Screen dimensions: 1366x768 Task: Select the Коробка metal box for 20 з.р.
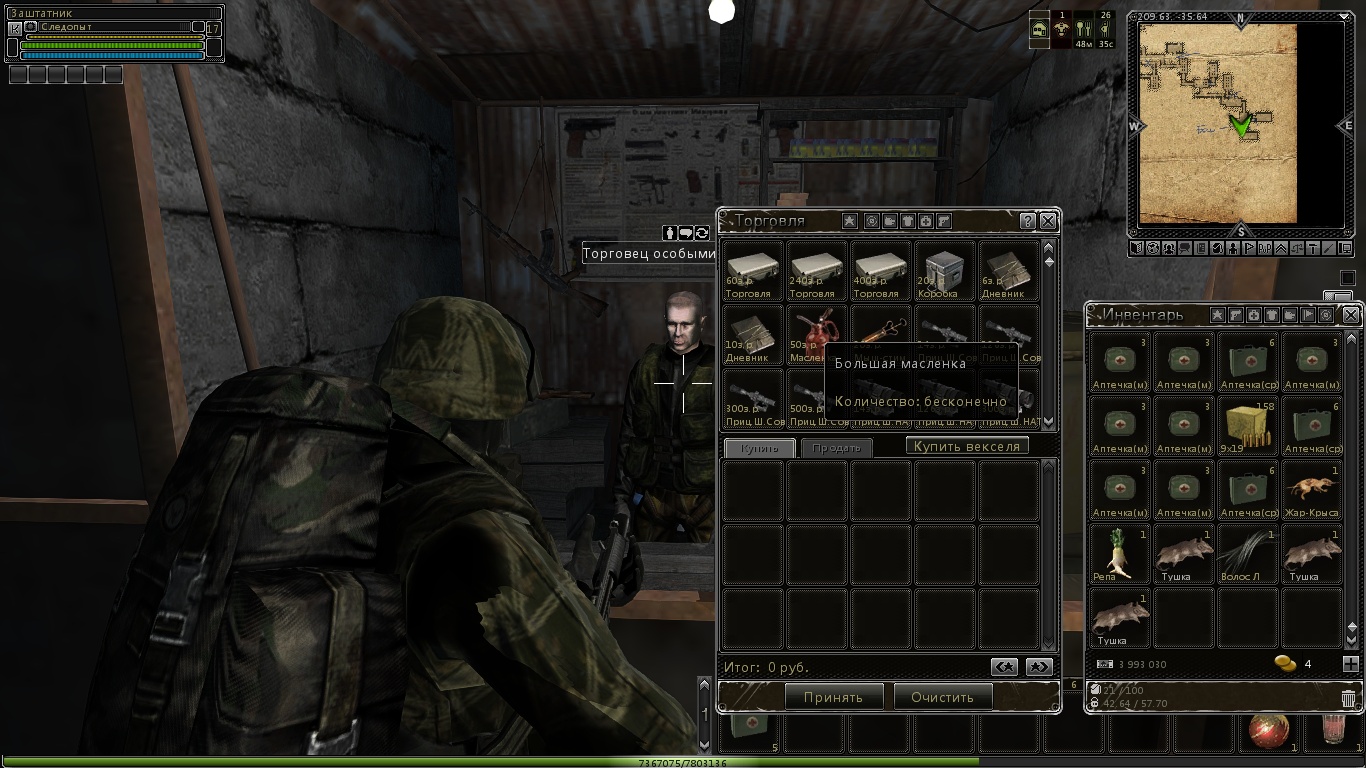[x=944, y=271]
